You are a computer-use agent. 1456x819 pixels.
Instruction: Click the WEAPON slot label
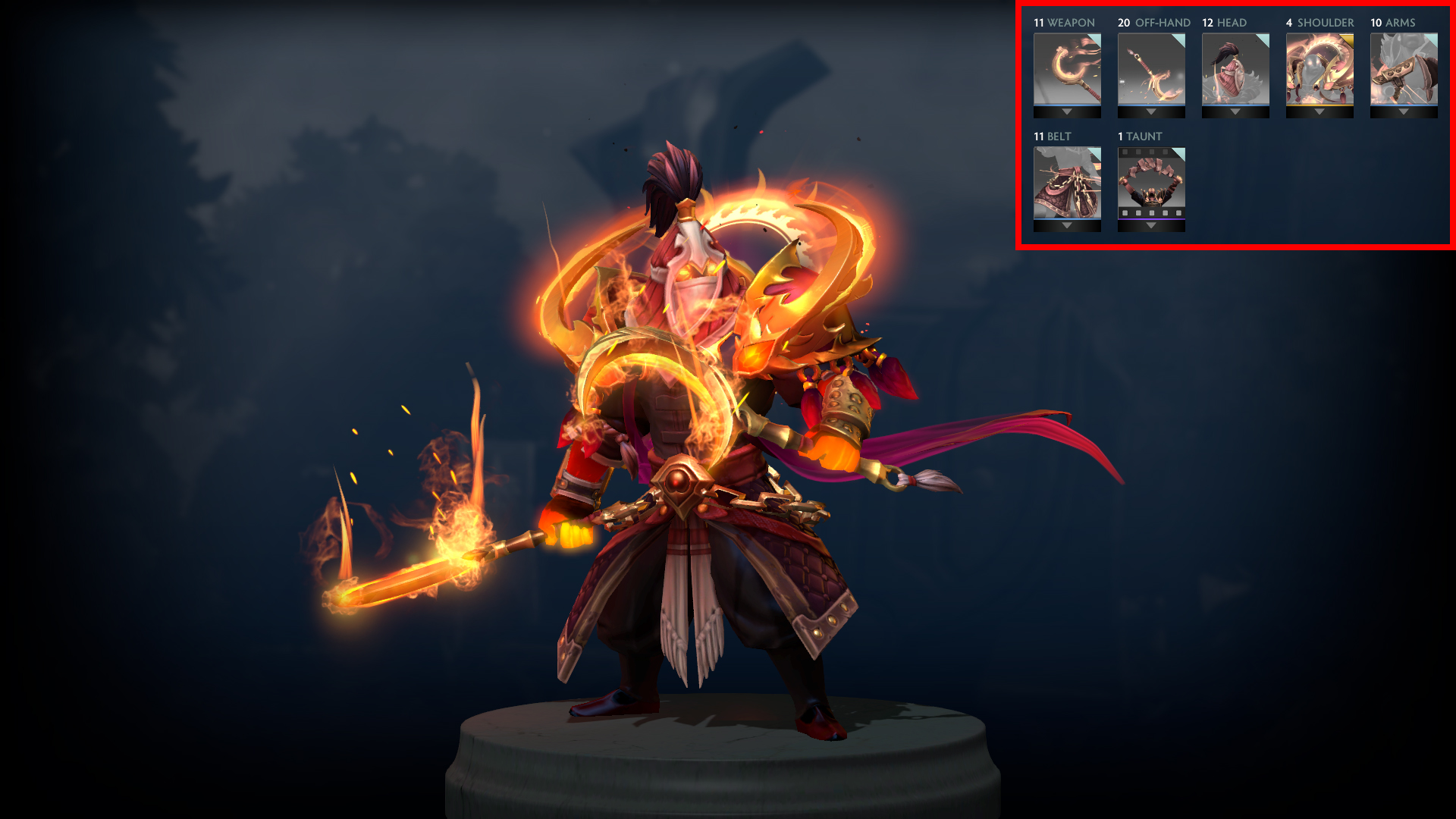1063,23
